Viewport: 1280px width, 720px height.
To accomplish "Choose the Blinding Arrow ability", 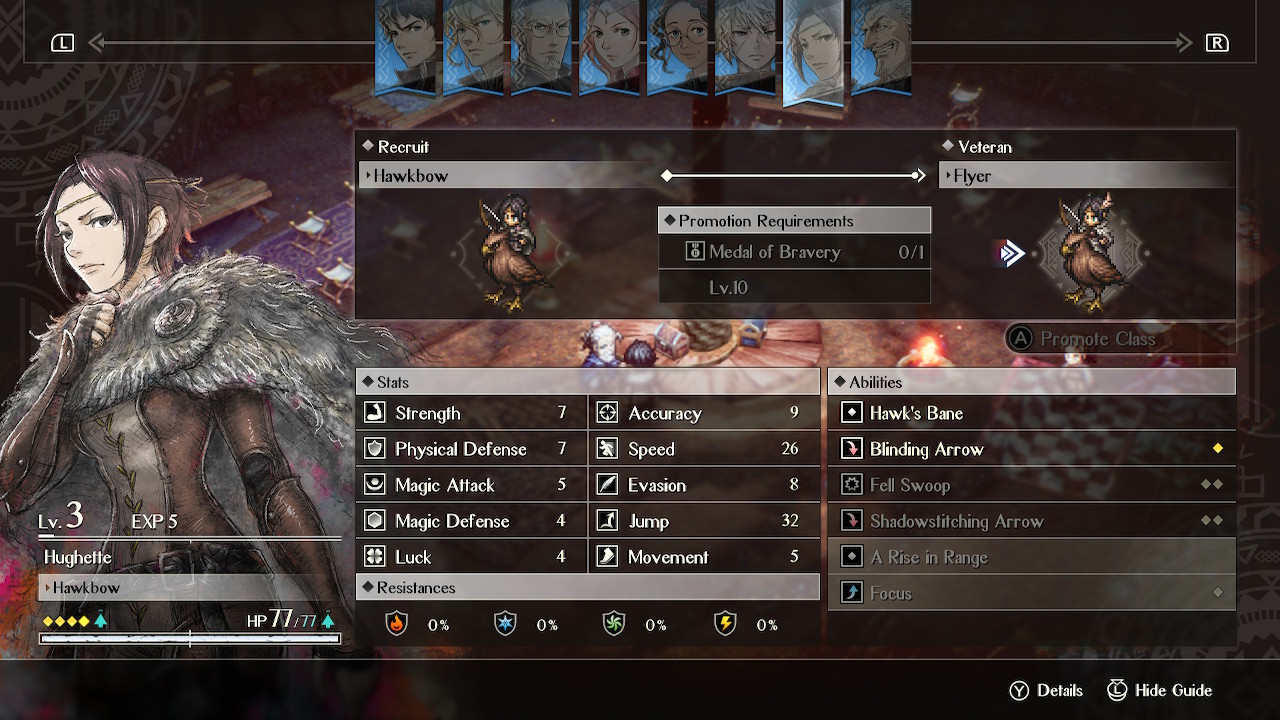I will pyautogui.click(x=1031, y=449).
